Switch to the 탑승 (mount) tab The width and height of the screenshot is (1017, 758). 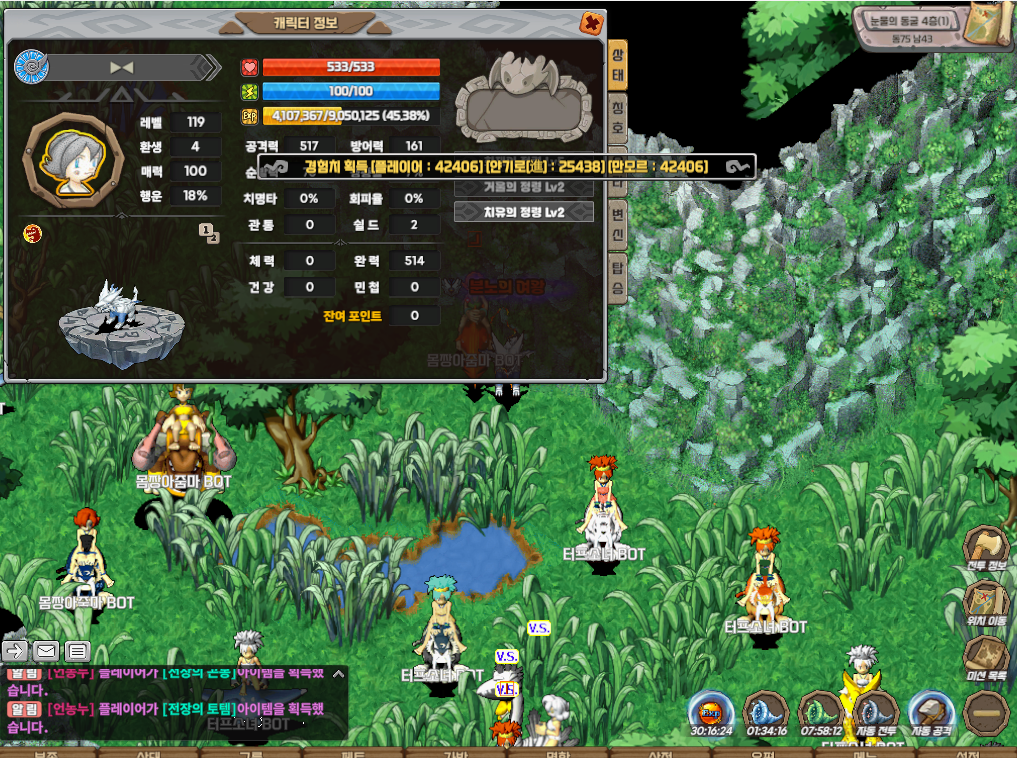619,279
